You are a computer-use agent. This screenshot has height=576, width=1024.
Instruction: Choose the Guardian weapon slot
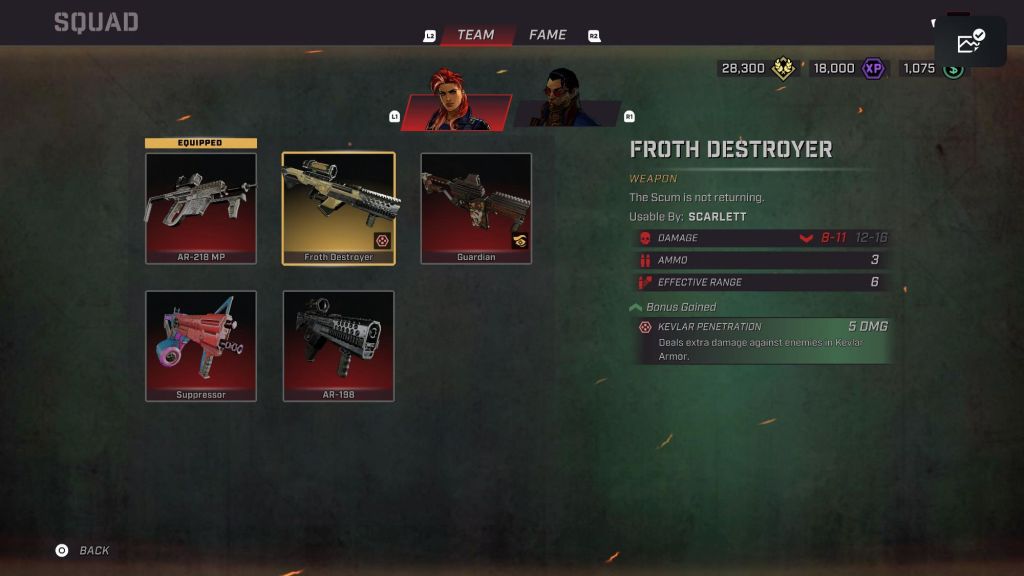476,208
